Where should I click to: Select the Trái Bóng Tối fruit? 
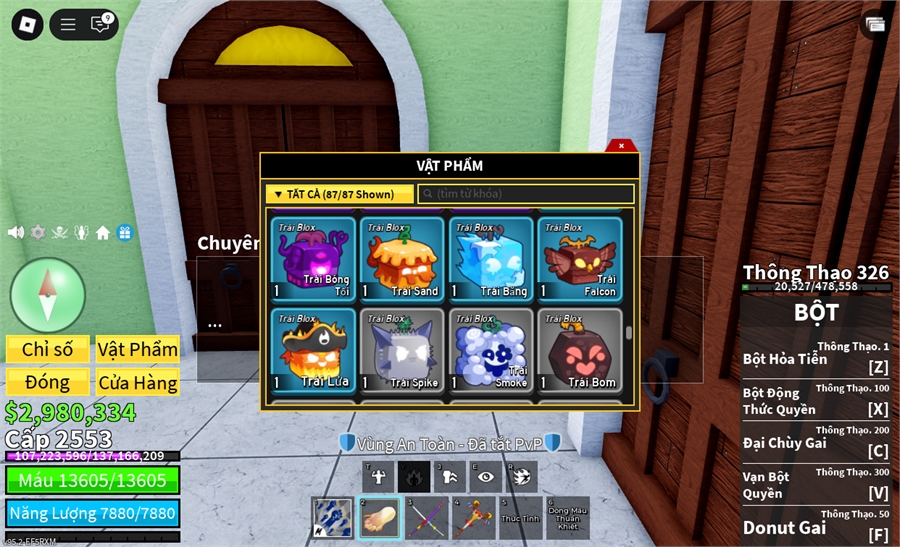pos(314,259)
